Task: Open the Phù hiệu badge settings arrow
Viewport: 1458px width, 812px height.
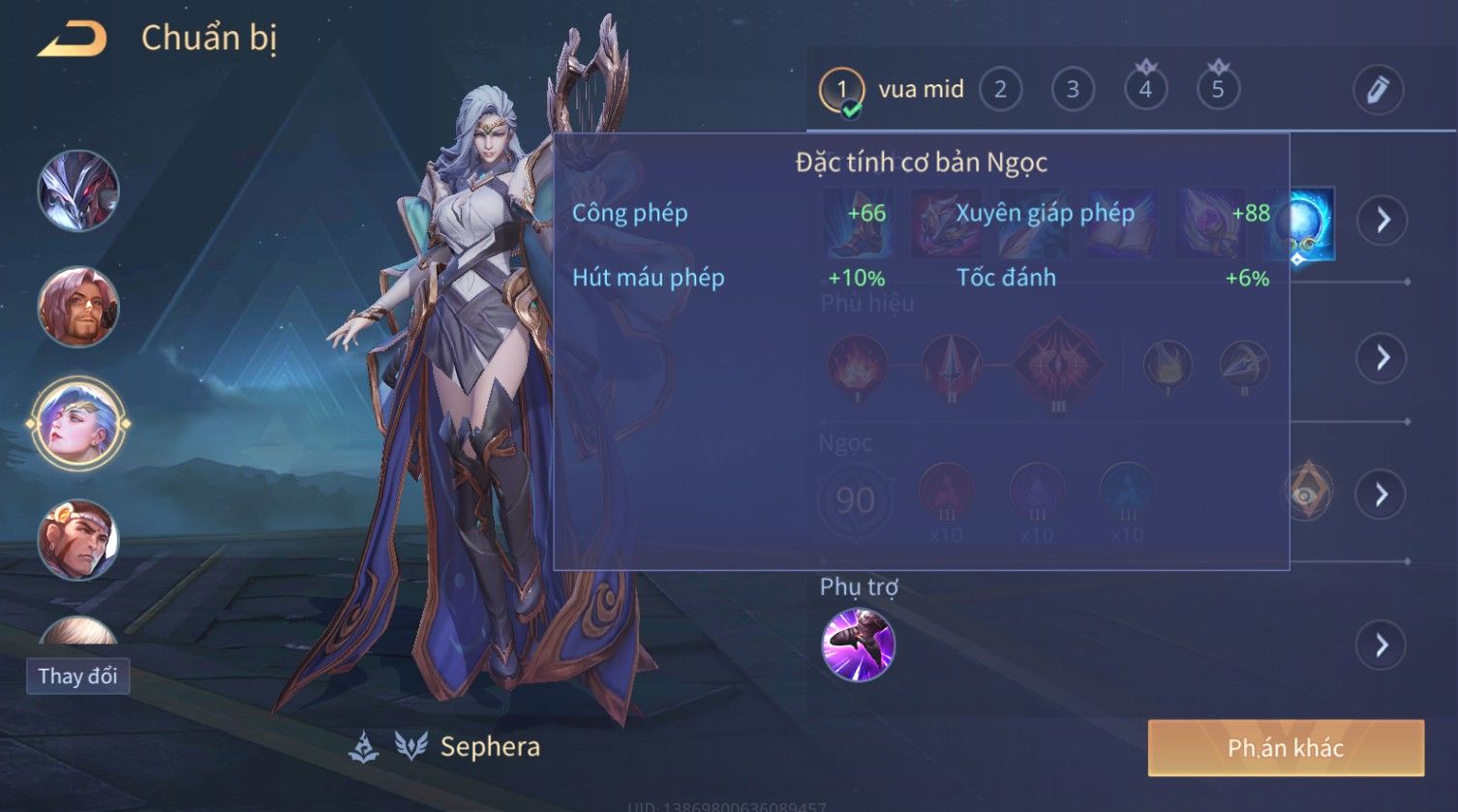Action: [1382, 358]
